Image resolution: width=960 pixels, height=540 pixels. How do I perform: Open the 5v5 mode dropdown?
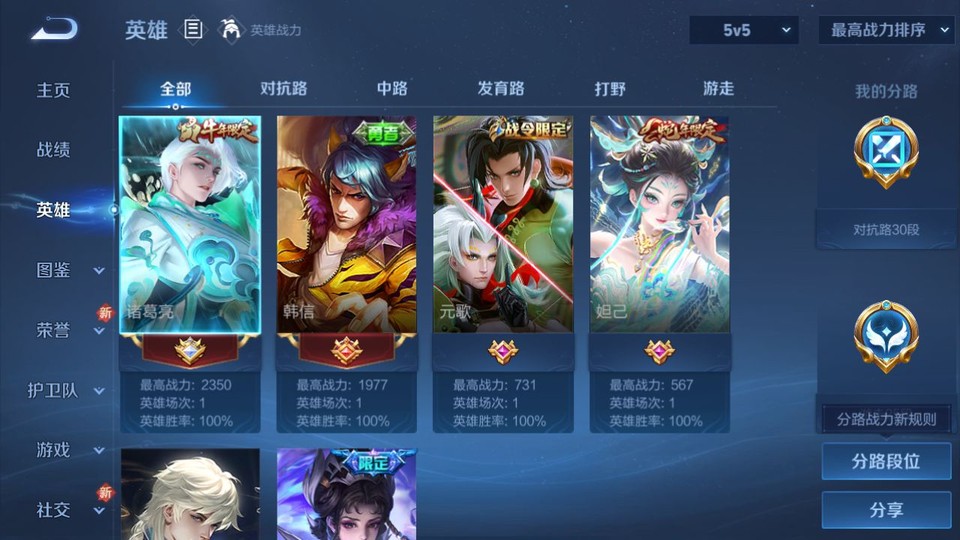(x=743, y=30)
